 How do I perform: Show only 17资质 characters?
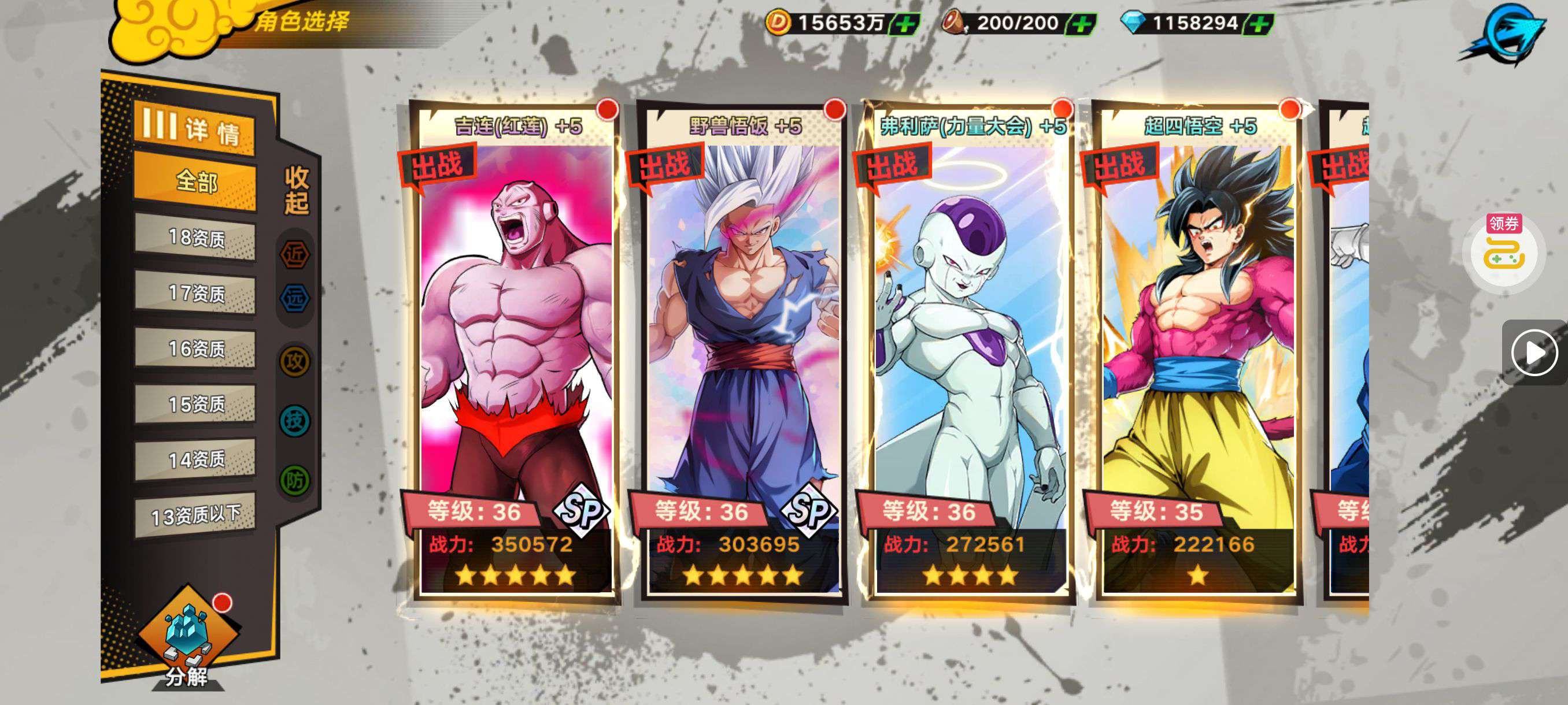pyautogui.click(x=195, y=293)
